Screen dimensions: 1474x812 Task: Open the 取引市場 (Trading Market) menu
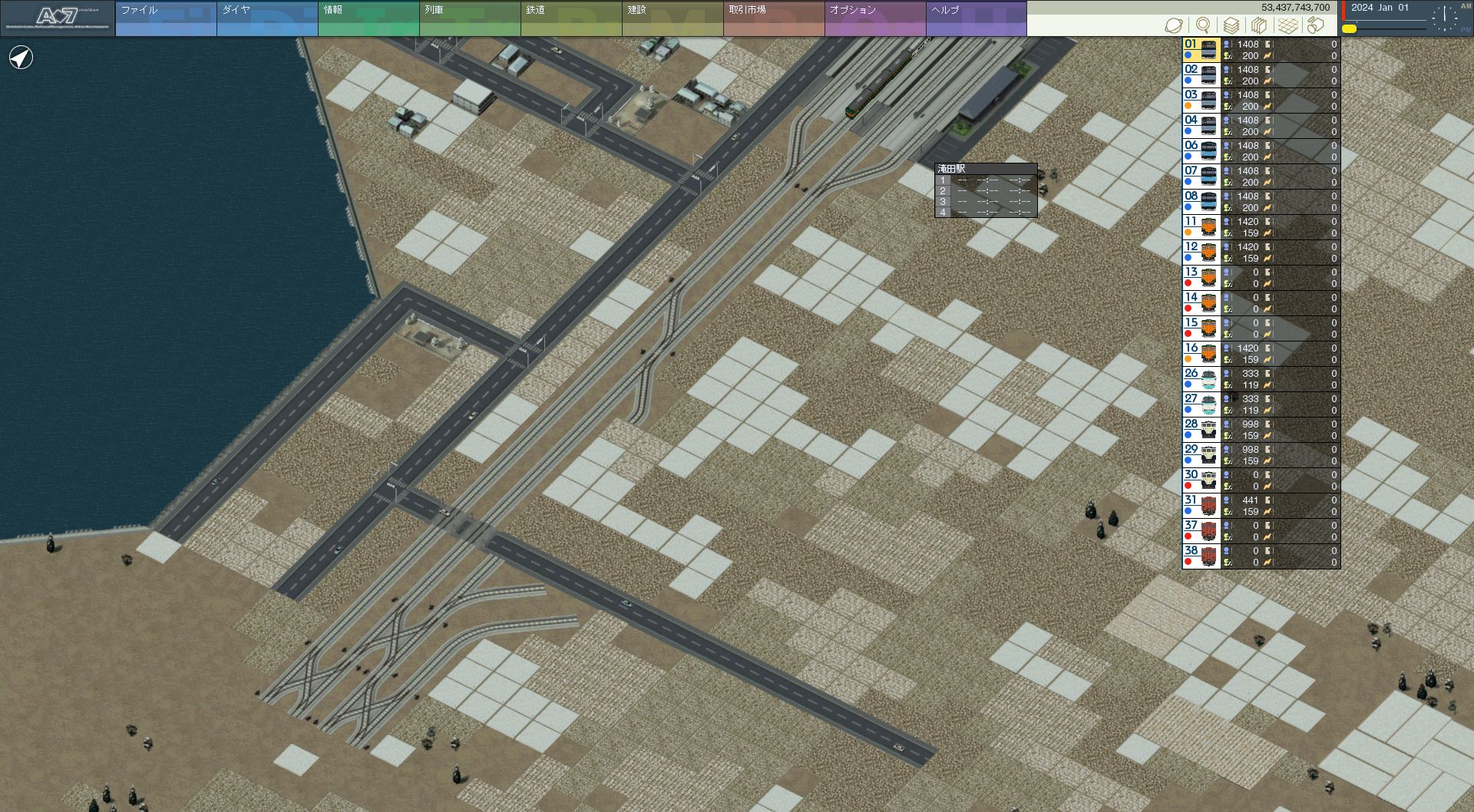[x=773, y=18]
